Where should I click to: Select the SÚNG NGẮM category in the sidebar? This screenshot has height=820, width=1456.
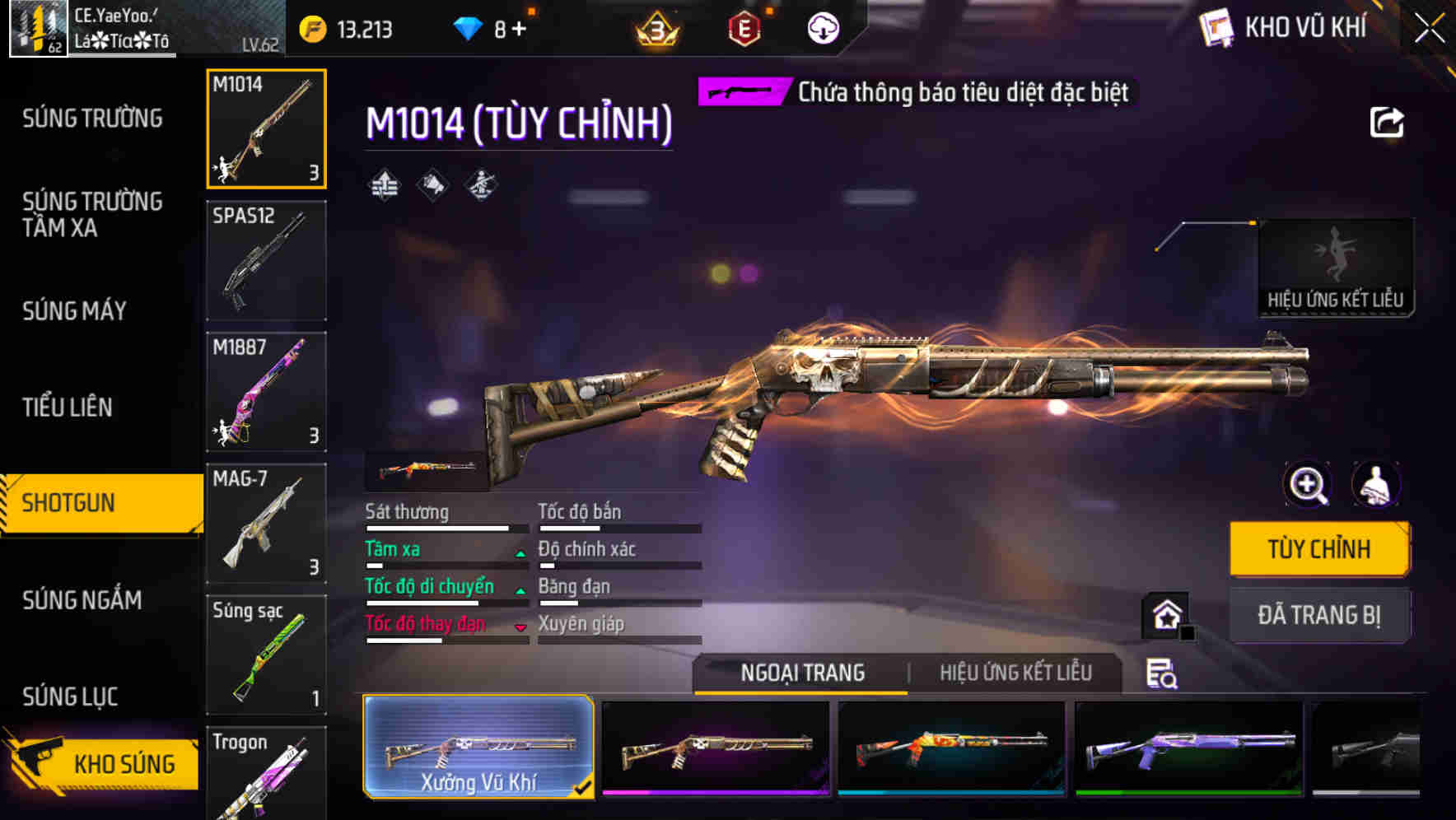point(82,600)
